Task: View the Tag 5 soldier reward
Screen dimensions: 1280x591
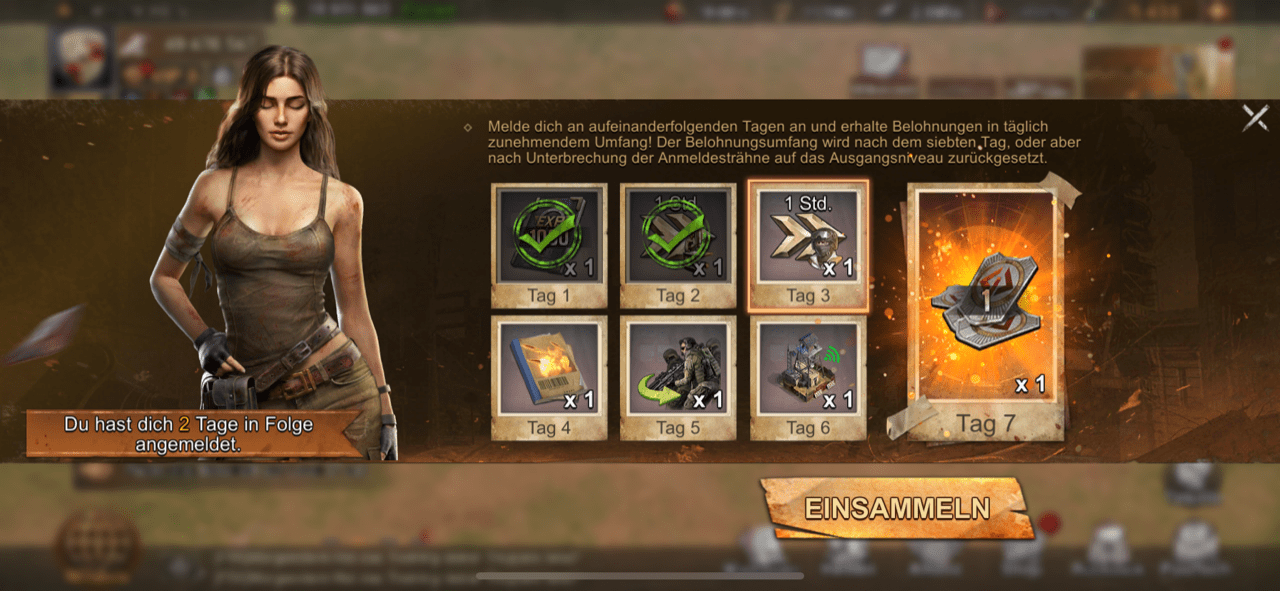Action: pos(678,377)
